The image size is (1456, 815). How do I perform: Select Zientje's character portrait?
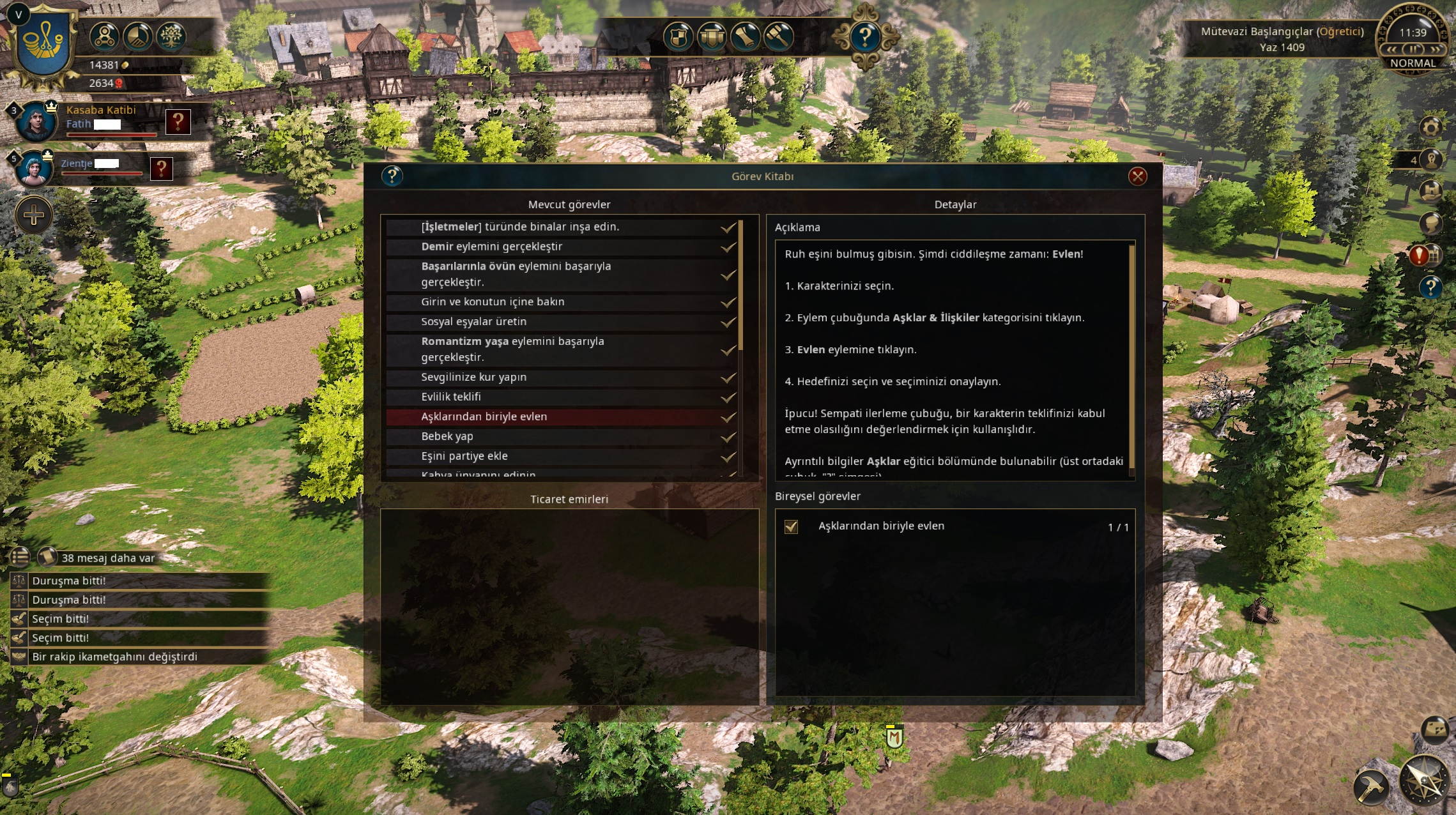coord(33,169)
